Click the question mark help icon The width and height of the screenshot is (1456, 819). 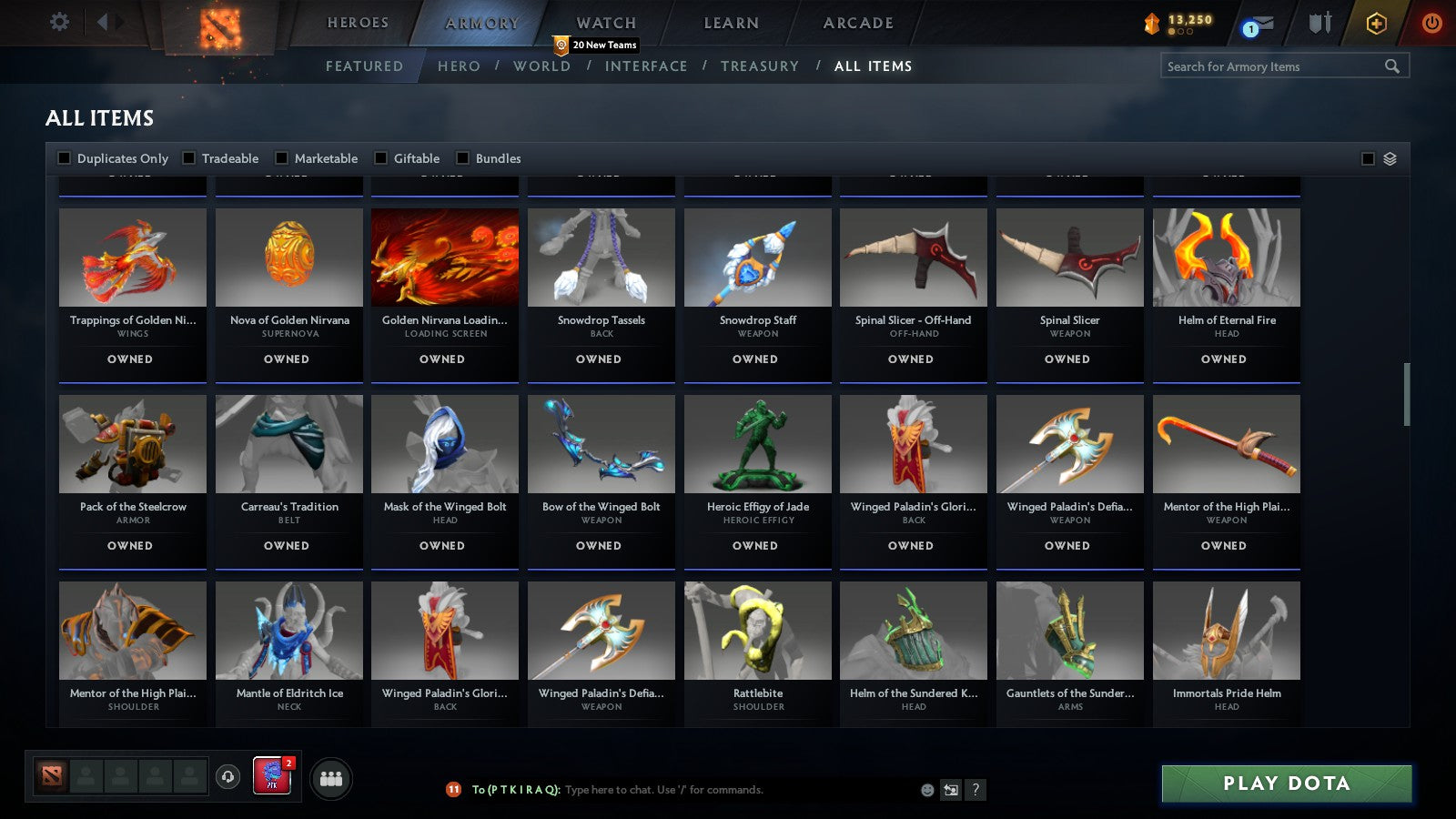click(976, 790)
